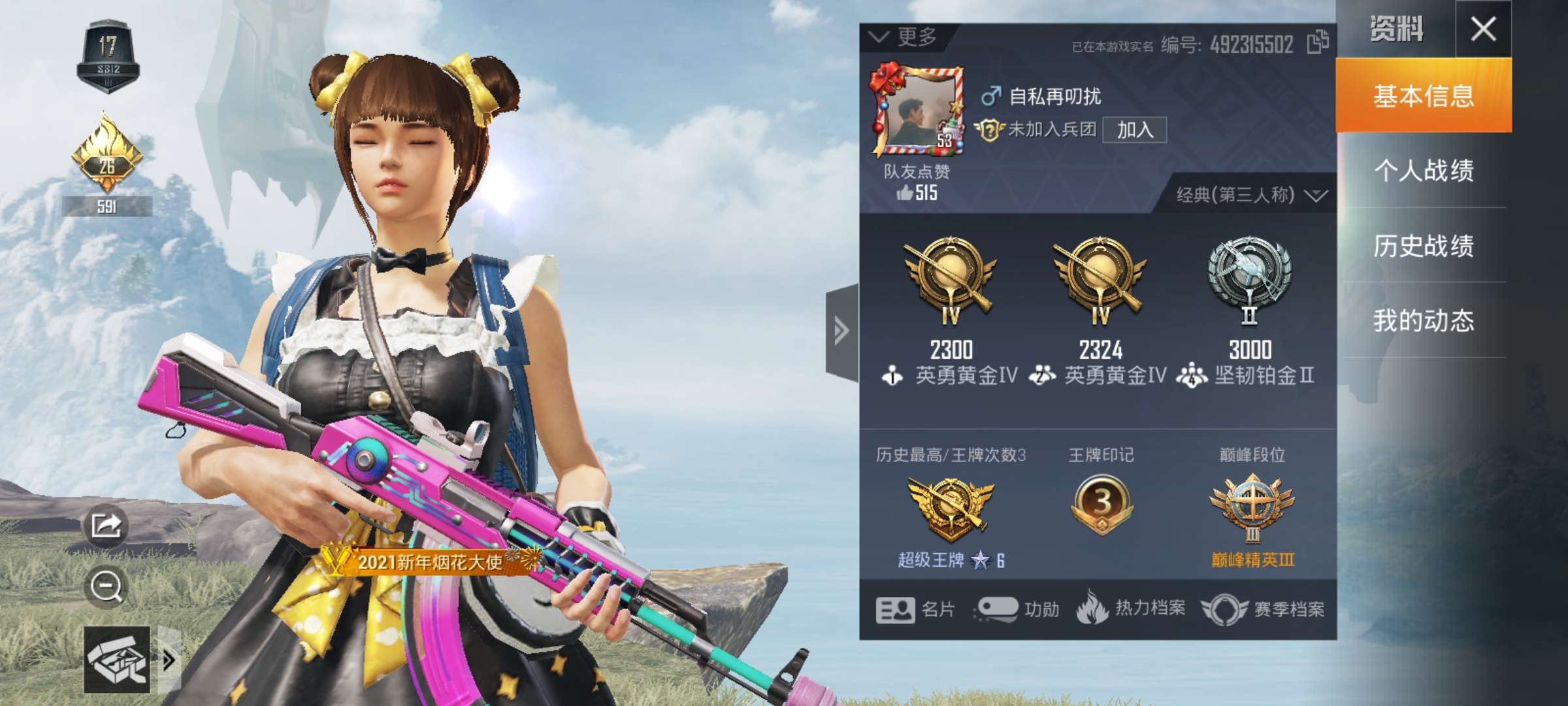Click the share arrow icon

[x=106, y=525]
